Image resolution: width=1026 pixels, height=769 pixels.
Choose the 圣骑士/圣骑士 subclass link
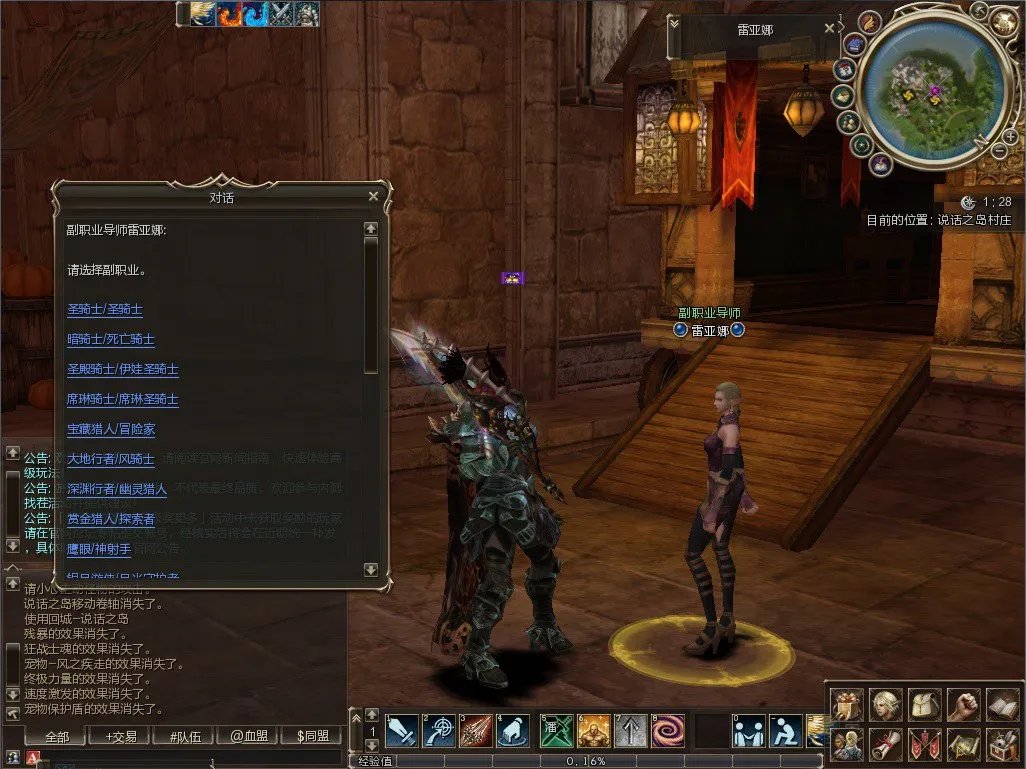[105, 310]
